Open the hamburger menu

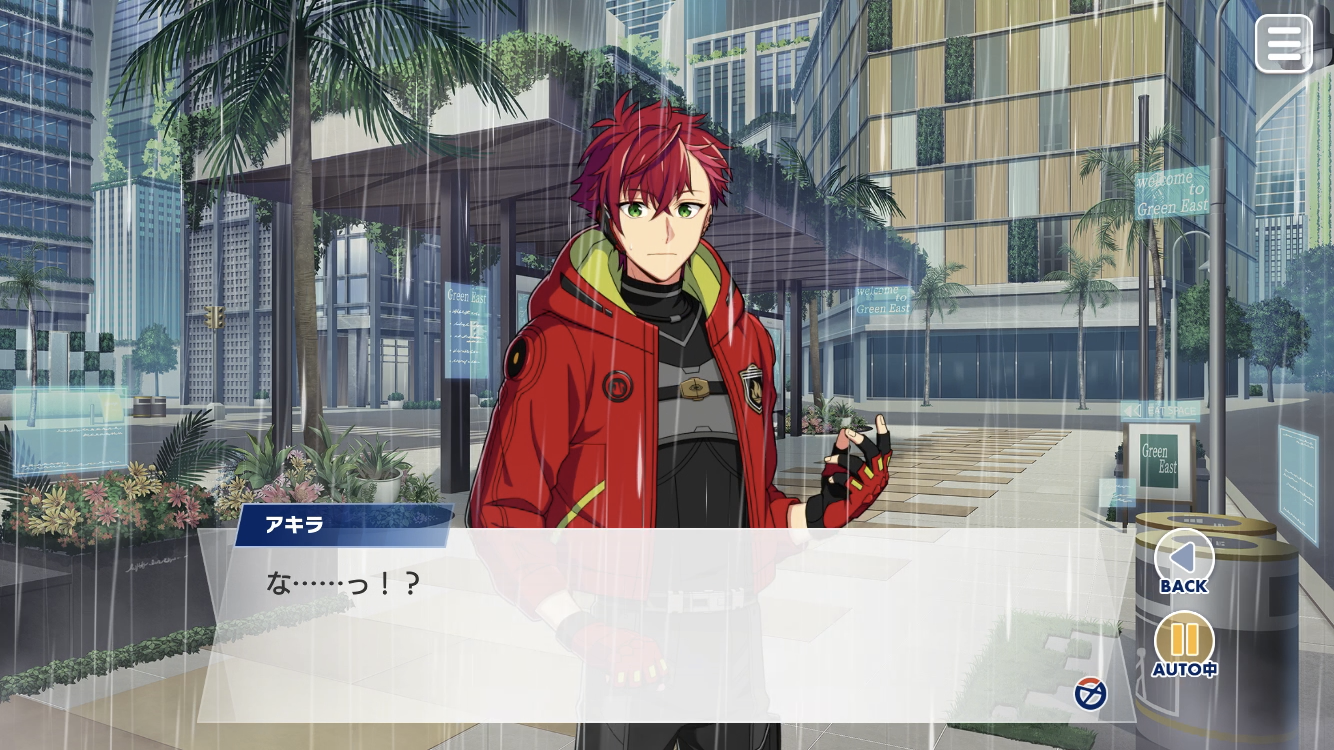click(x=1283, y=44)
